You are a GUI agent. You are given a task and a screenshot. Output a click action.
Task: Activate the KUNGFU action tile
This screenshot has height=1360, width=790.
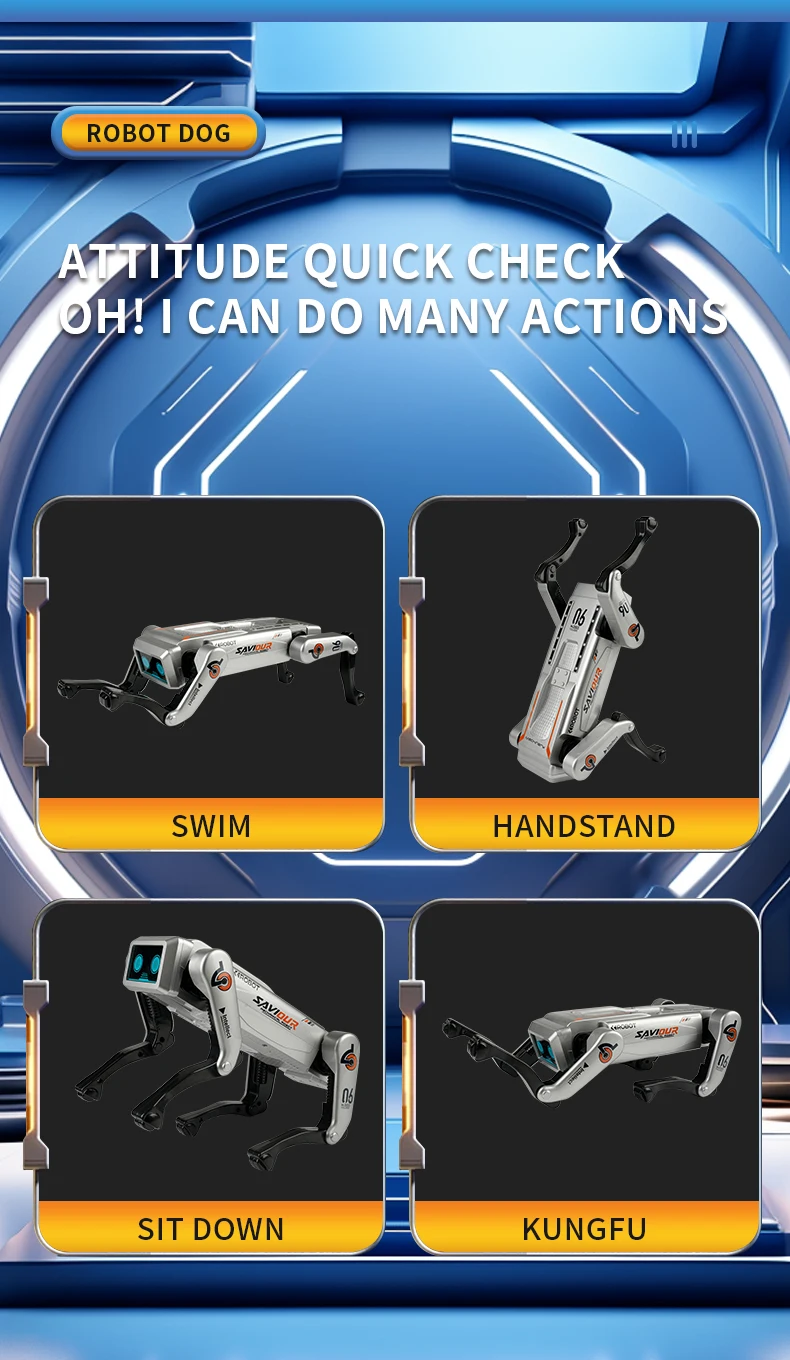(585, 1076)
